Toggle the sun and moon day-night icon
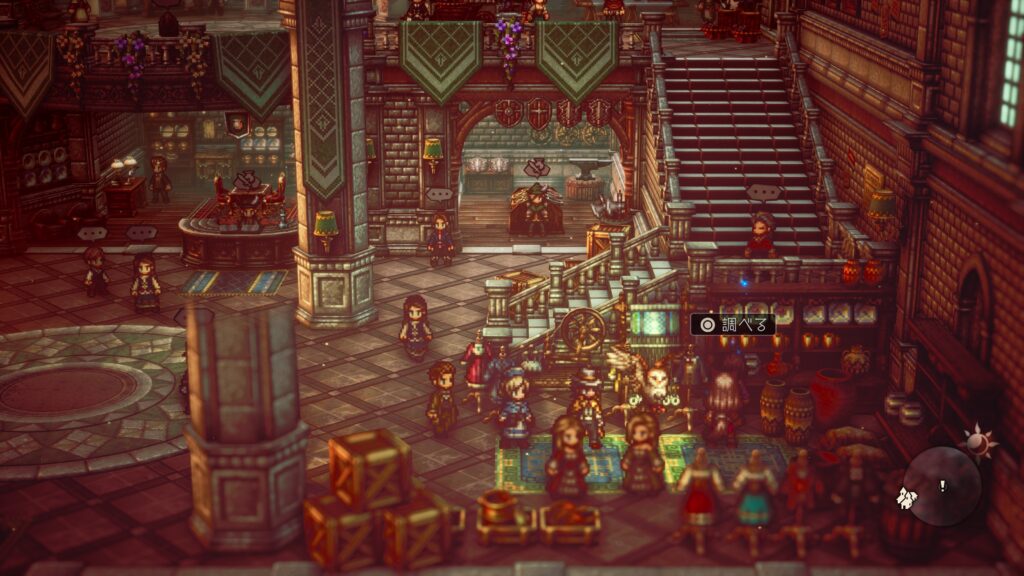The image size is (1024, 576). (x=977, y=440)
